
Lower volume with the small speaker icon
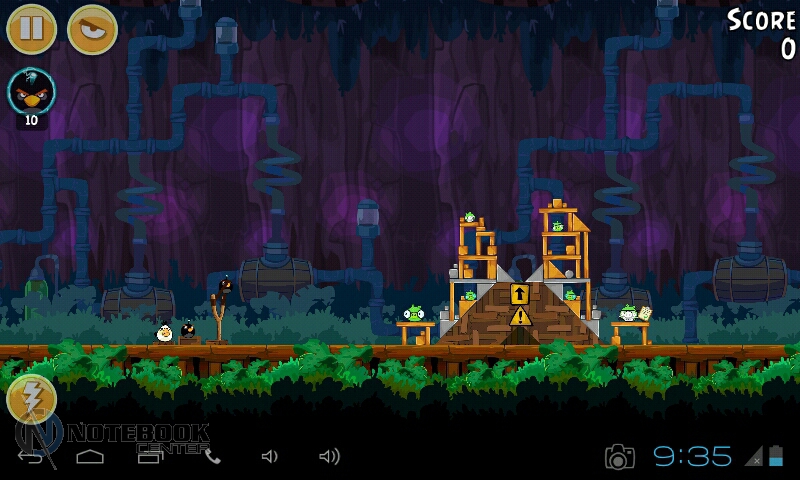(x=269, y=457)
